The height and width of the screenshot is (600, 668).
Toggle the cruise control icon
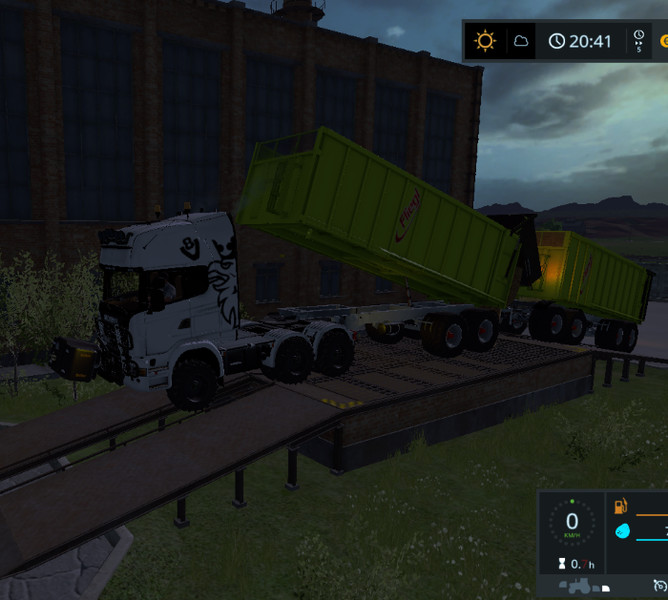[659, 584]
